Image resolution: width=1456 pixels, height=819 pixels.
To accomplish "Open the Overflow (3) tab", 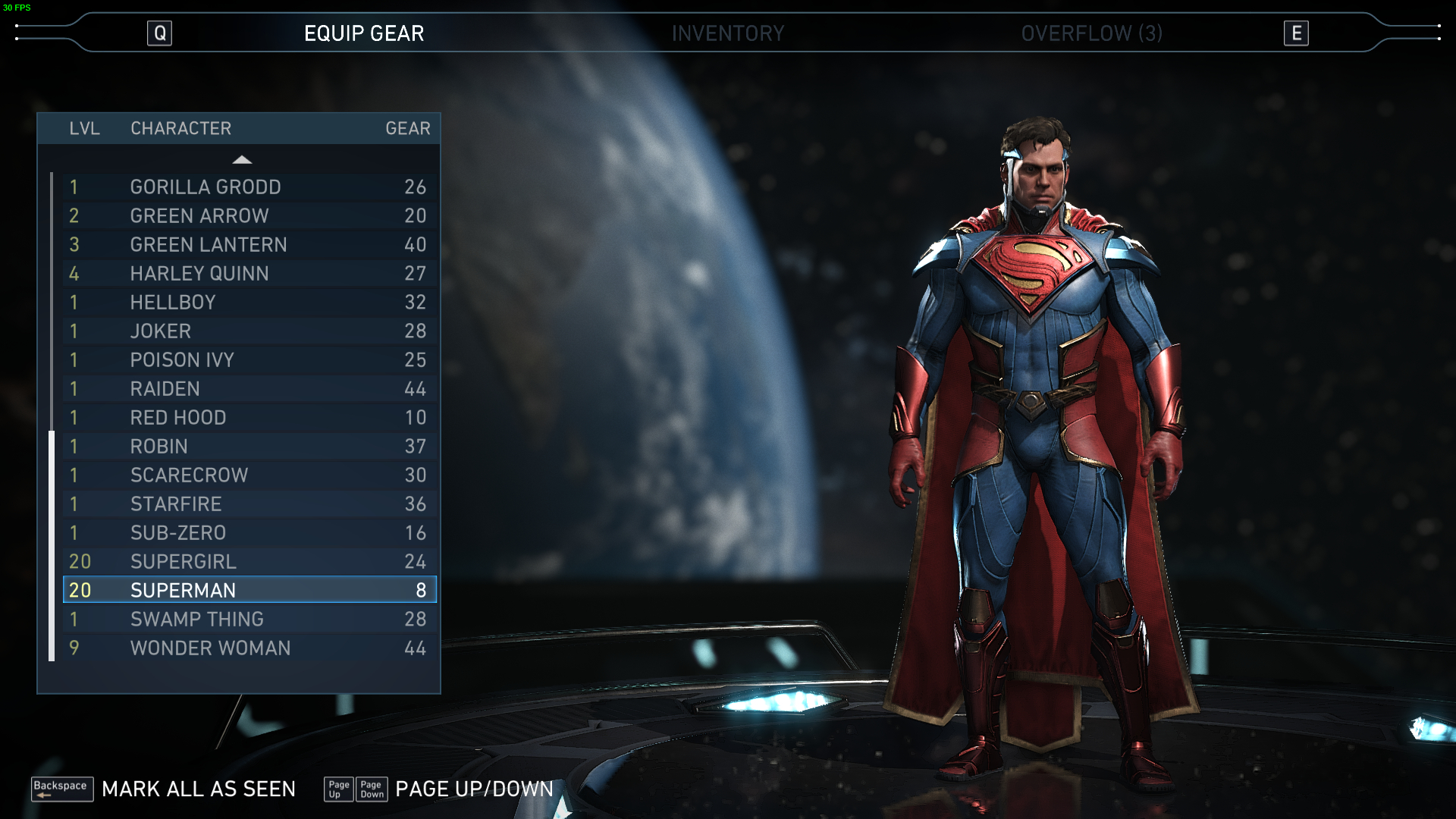I will click(1090, 33).
